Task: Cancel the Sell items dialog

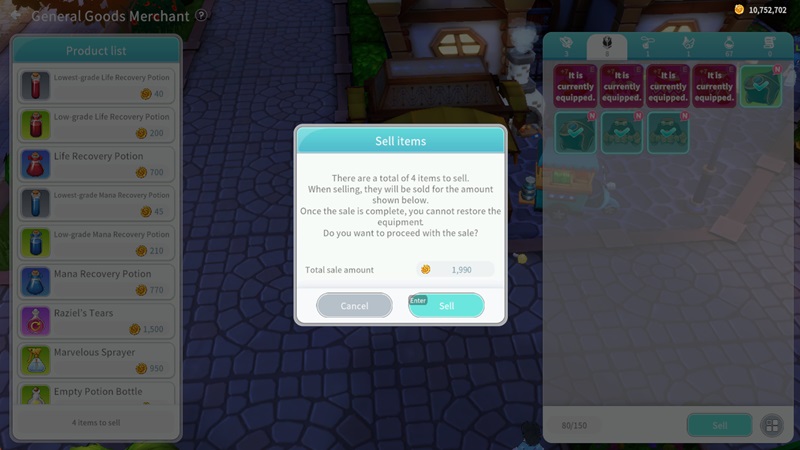Action: point(354,305)
